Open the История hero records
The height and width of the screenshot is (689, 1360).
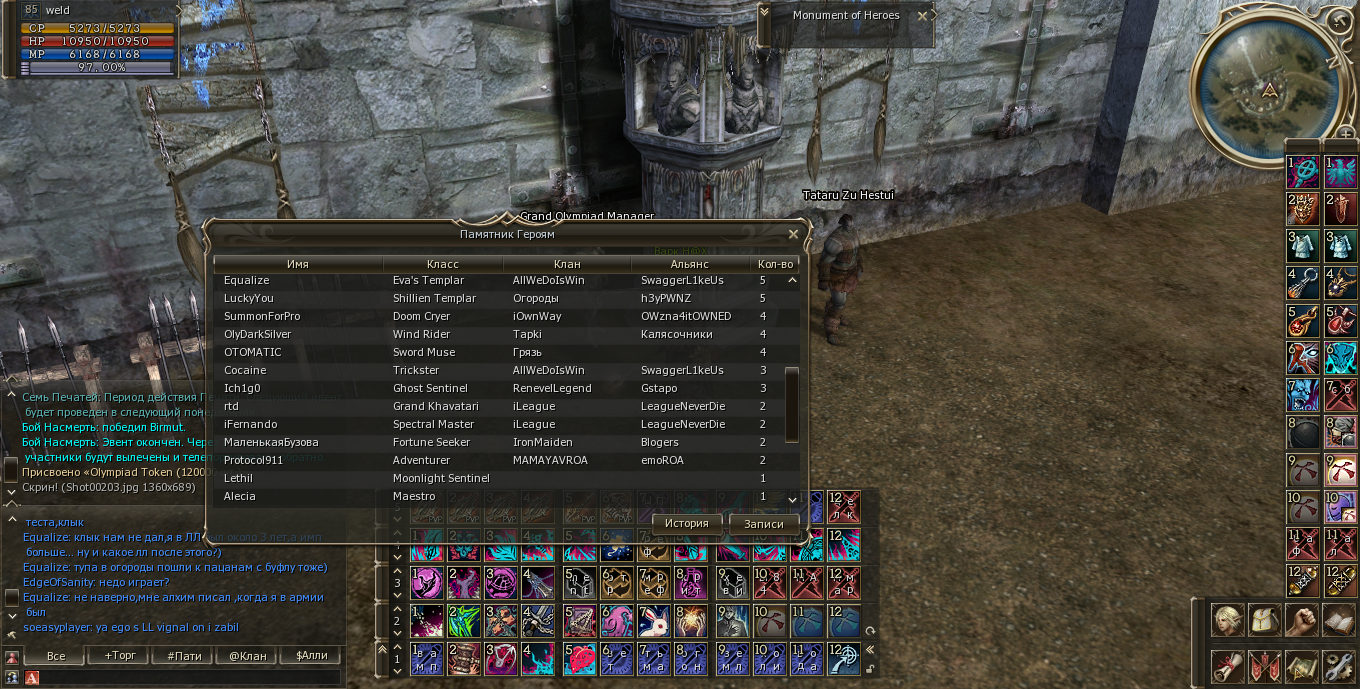pos(686,523)
